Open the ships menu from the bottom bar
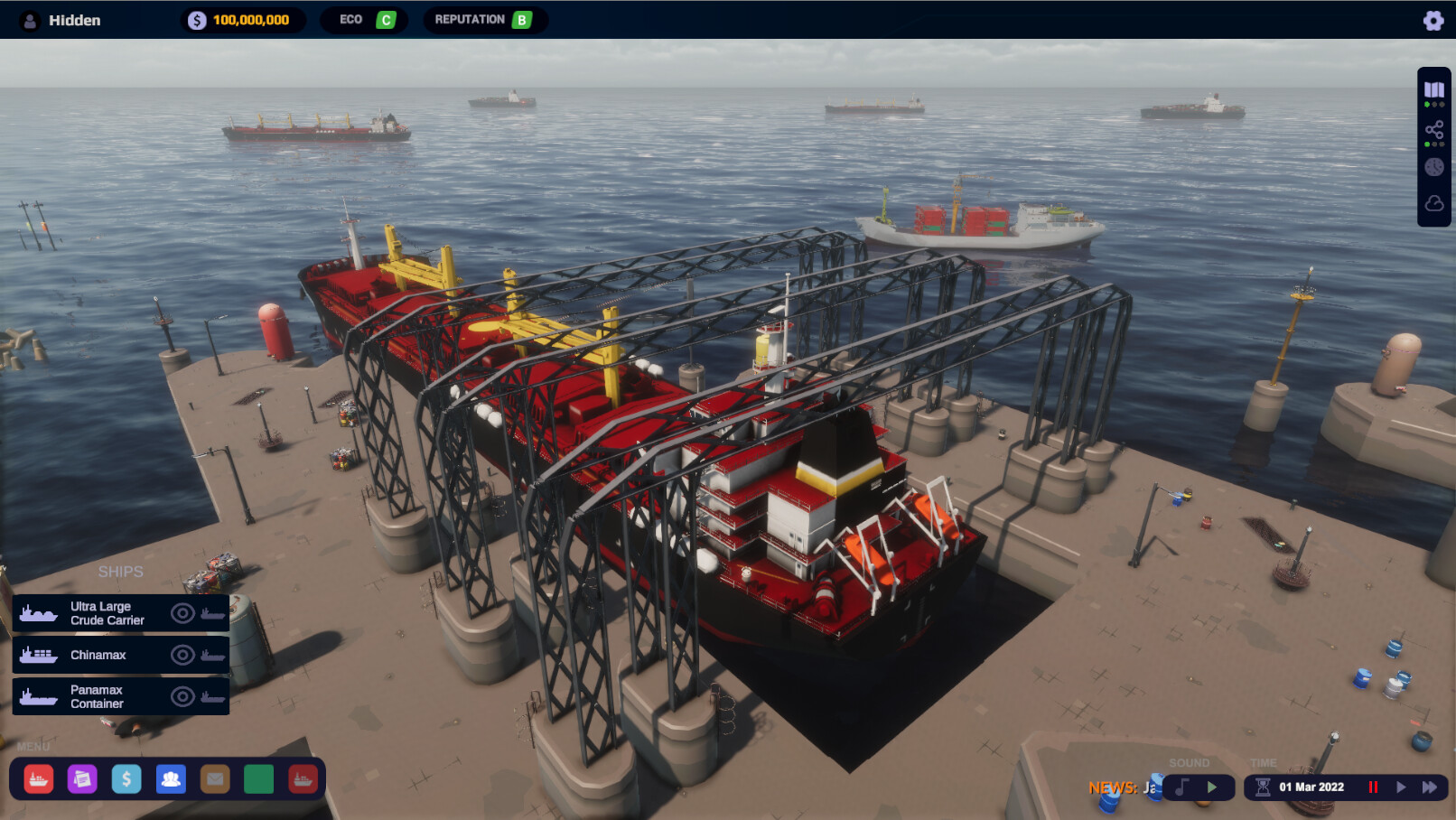This screenshot has height=820, width=1456. tap(38, 779)
